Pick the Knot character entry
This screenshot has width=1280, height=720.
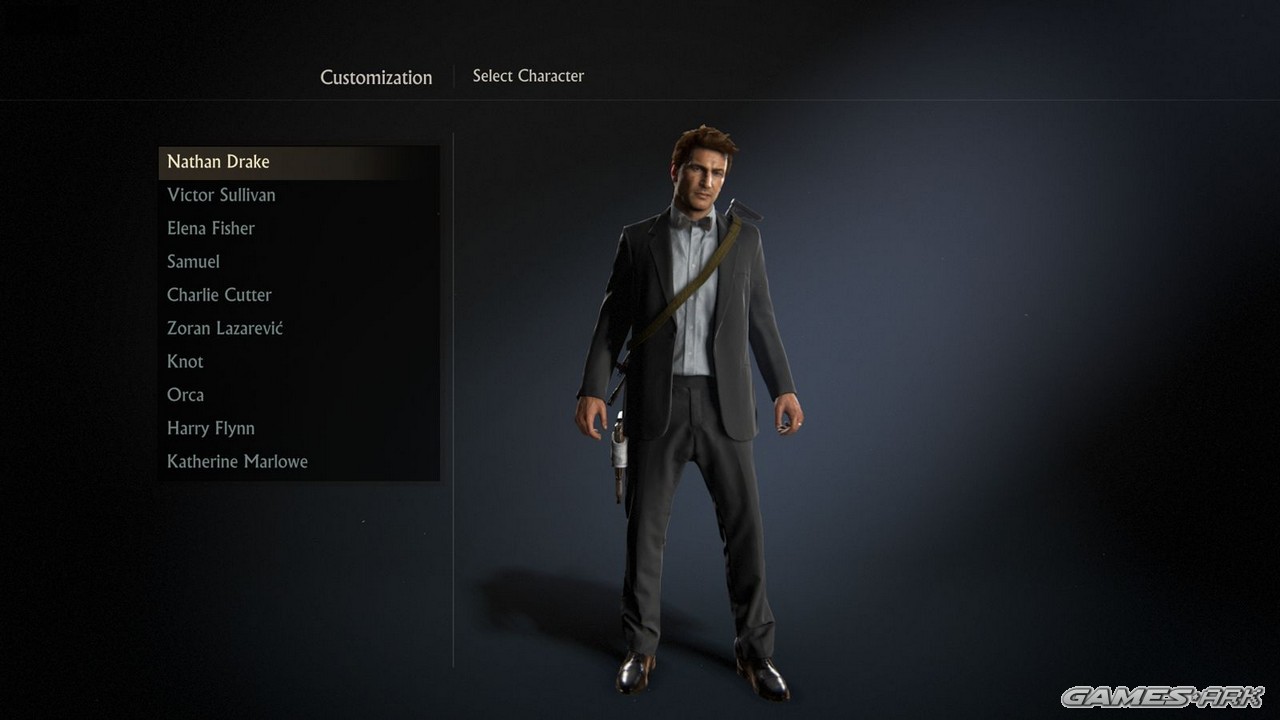tap(185, 362)
